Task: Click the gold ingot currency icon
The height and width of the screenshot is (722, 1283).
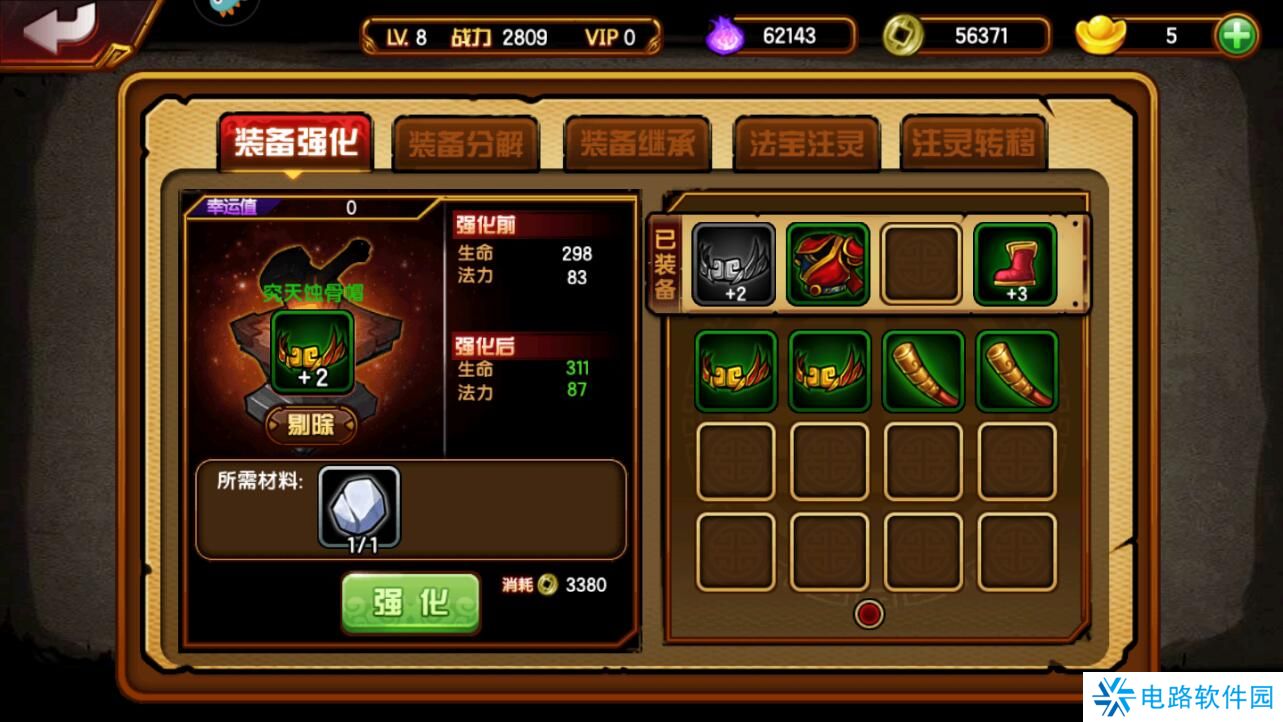Action: 1102,35
